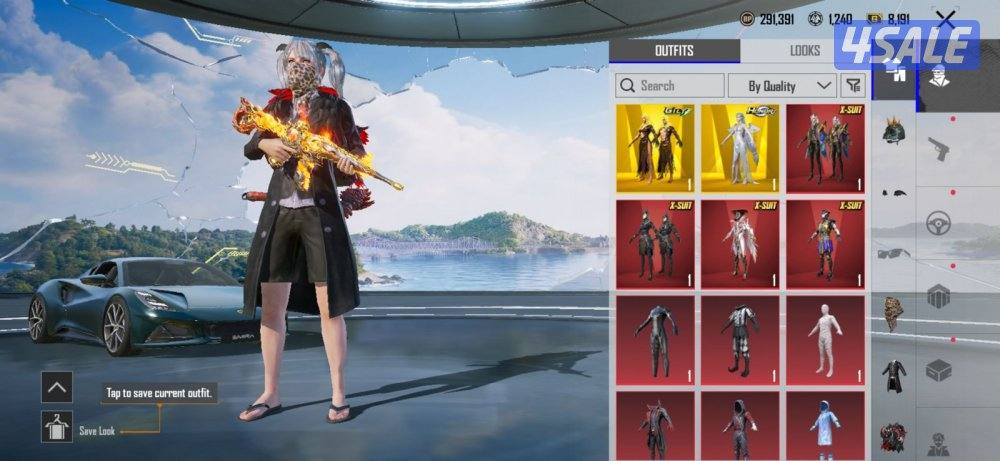Screen dimensions: 1000x461
Task: Open the BP currency counter
Action: point(768,19)
